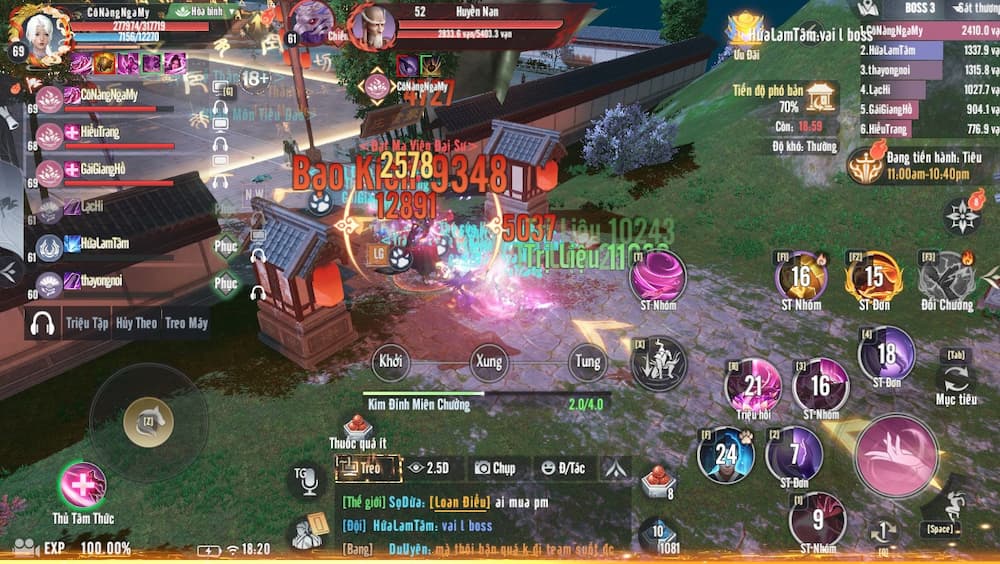
Task: Click the Khởi combo button
Action: pyautogui.click(x=391, y=361)
